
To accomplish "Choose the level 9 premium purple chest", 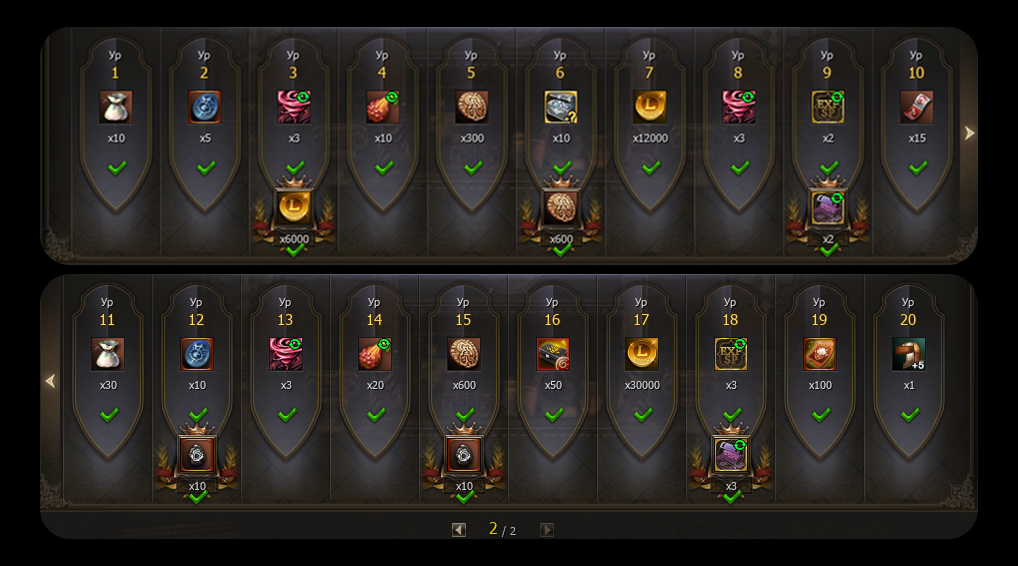I will tap(828, 207).
